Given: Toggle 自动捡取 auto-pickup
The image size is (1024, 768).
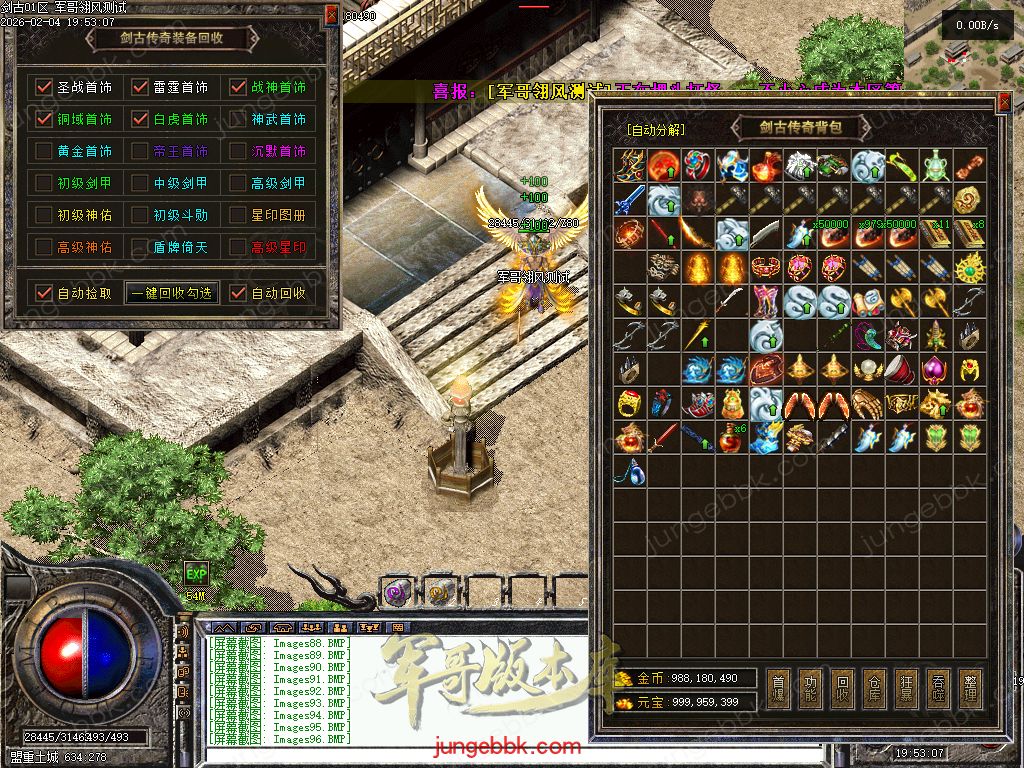Looking at the screenshot, I should (x=43, y=293).
